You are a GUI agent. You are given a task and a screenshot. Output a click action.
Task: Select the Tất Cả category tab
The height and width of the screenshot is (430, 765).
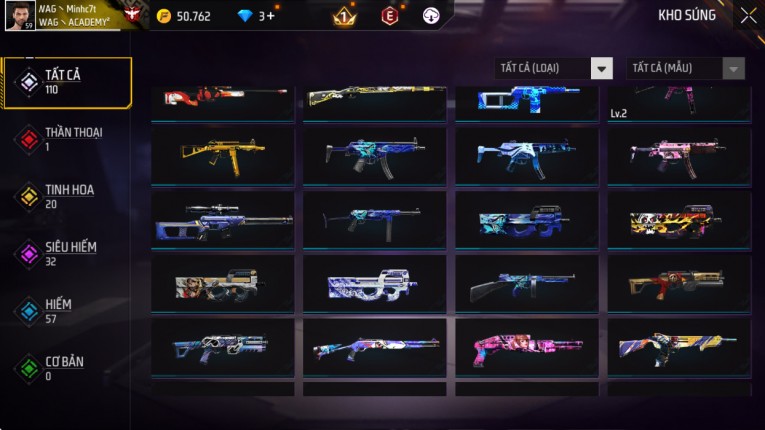click(67, 82)
